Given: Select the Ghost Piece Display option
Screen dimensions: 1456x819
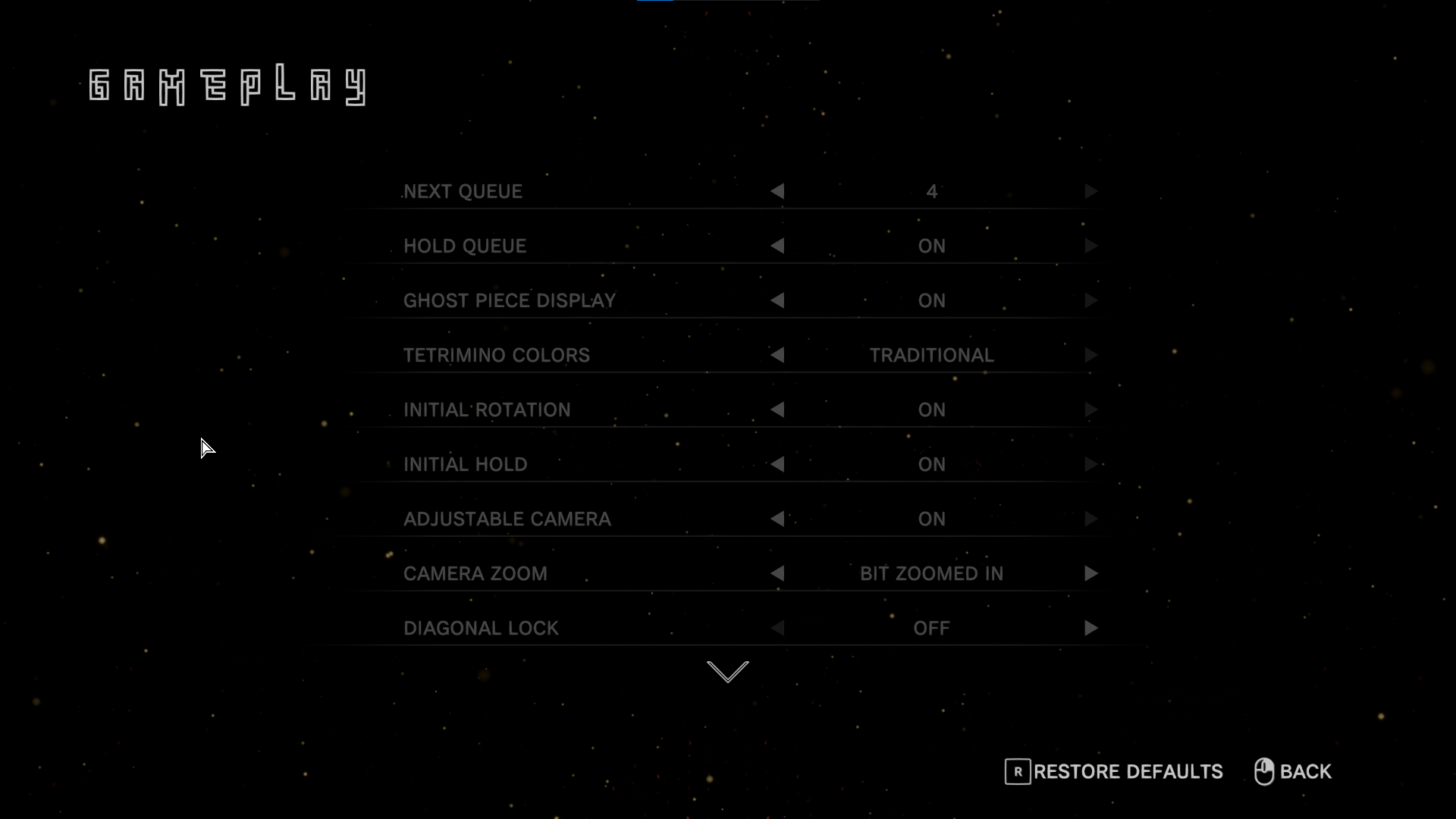Looking at the screenshot, I should [x=509, y=301].
